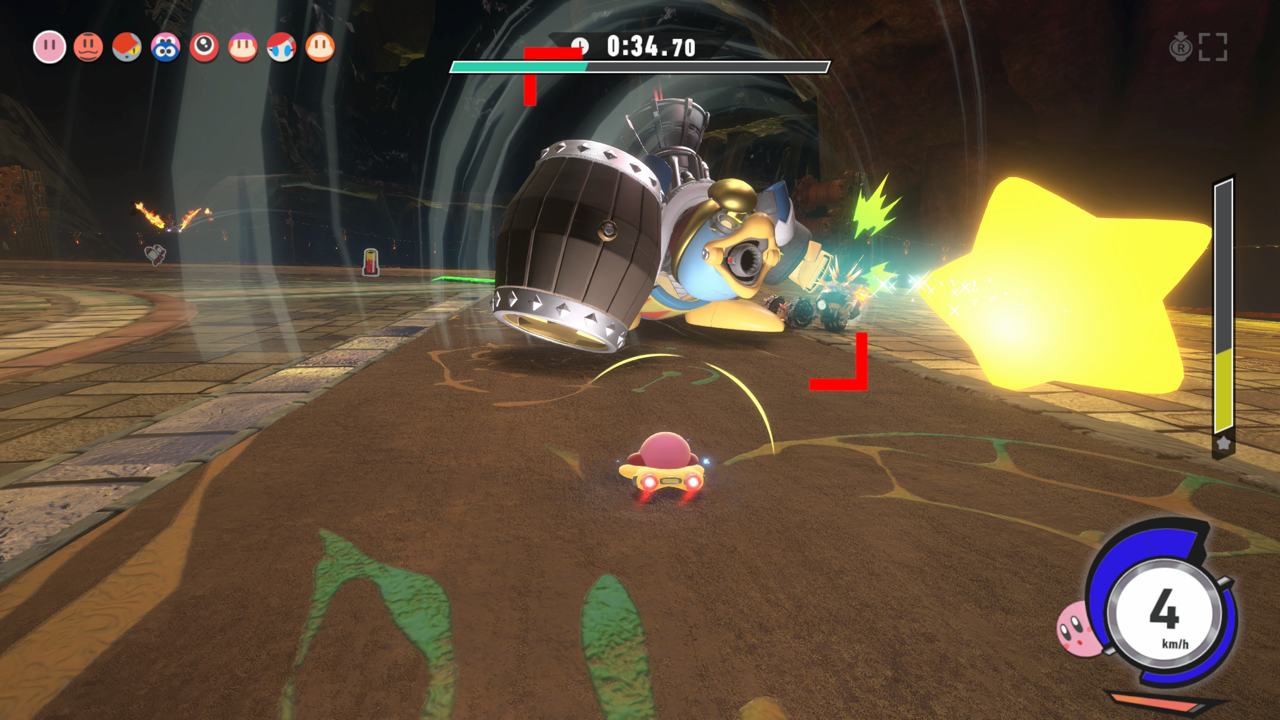Click the red Waddle Doo eyeball icon

click(204, 45)
